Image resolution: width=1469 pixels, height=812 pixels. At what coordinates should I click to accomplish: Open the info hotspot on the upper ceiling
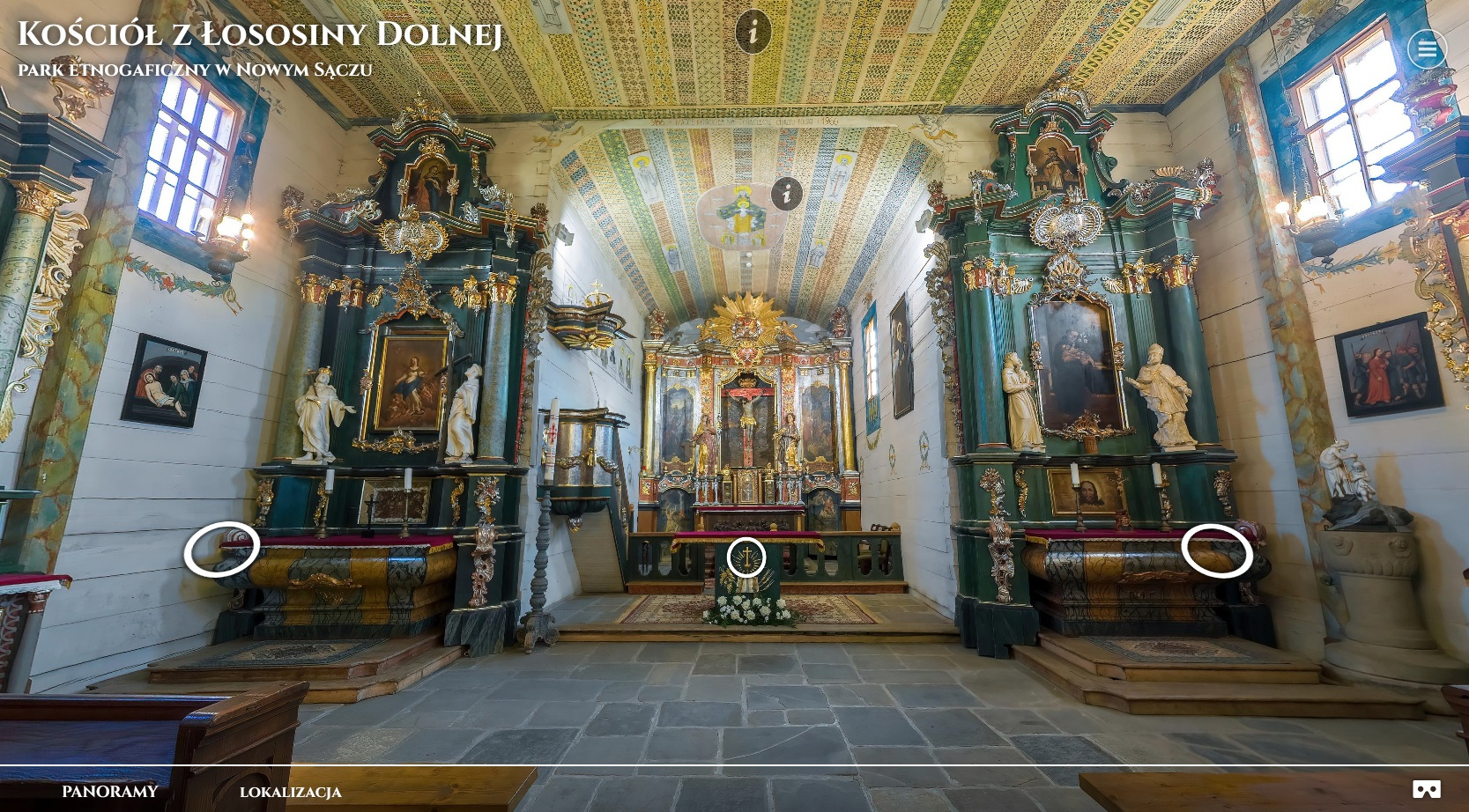click(753, 33)
